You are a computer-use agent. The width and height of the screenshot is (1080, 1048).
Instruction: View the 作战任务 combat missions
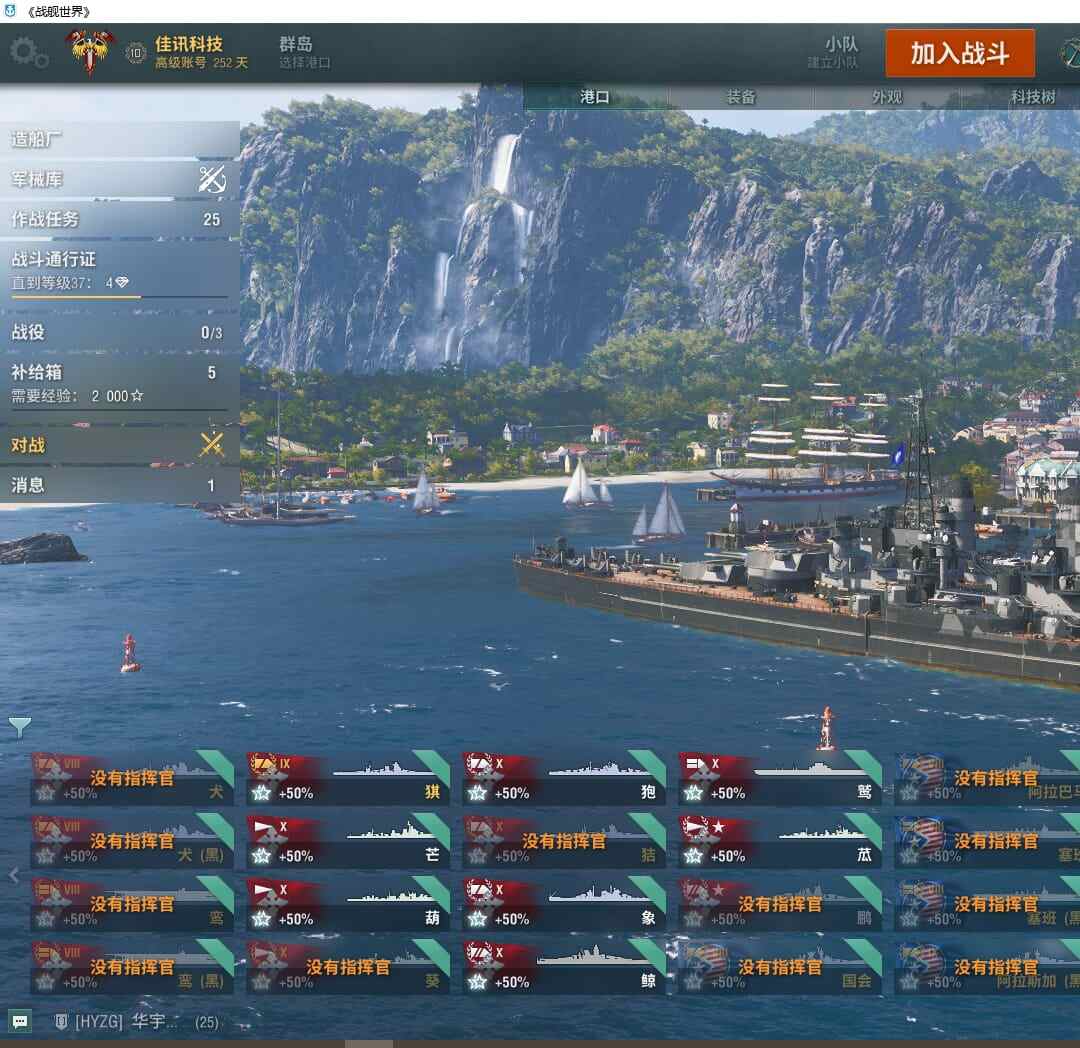(x=120, y=219)
